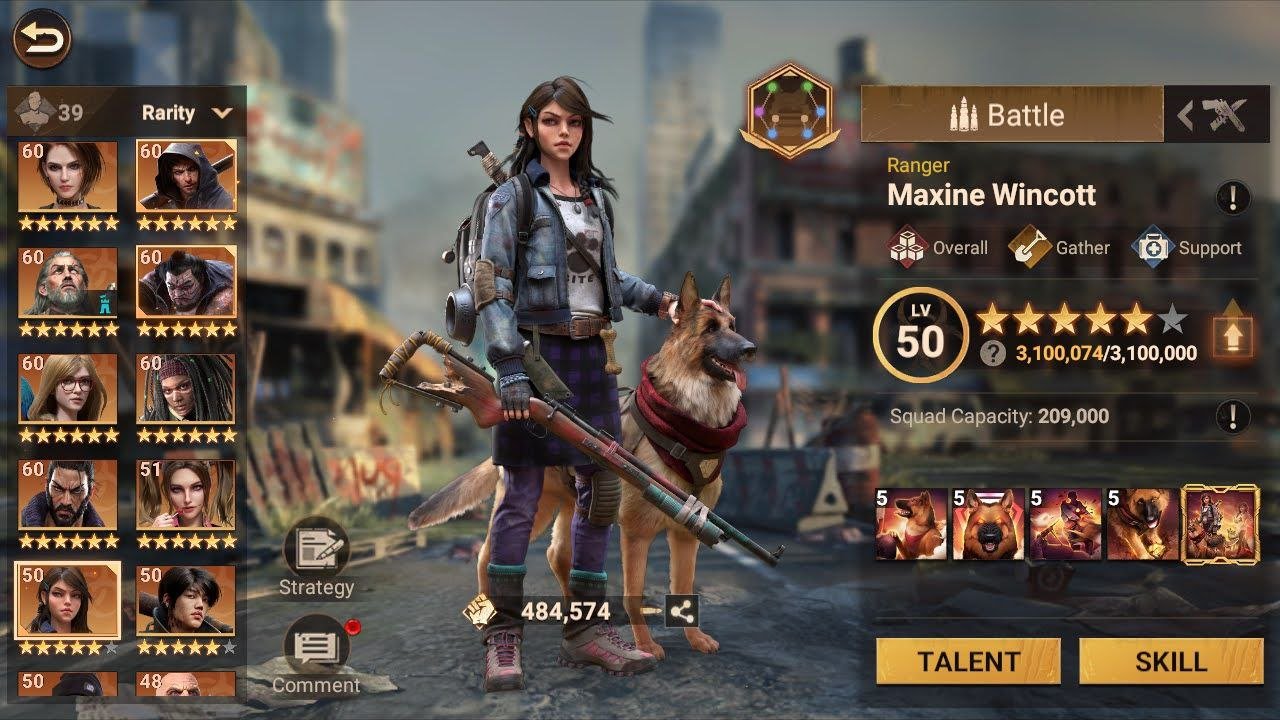Open squad capacity info exclamation mark
This screenshot has height=720, width=1280.
click(x=1233, y=415)
